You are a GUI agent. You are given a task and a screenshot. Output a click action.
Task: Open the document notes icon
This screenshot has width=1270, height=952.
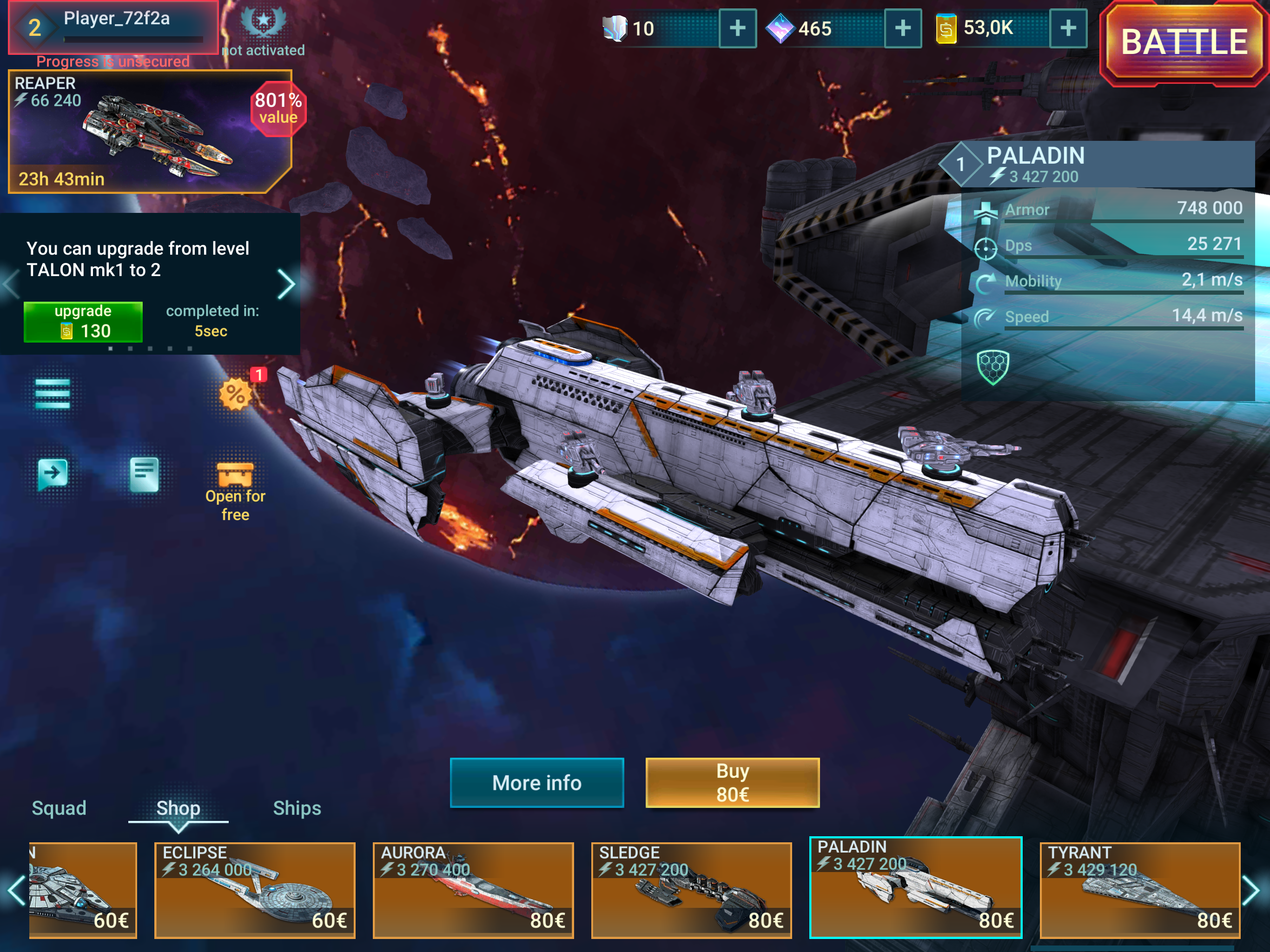(x=144, y=474)
